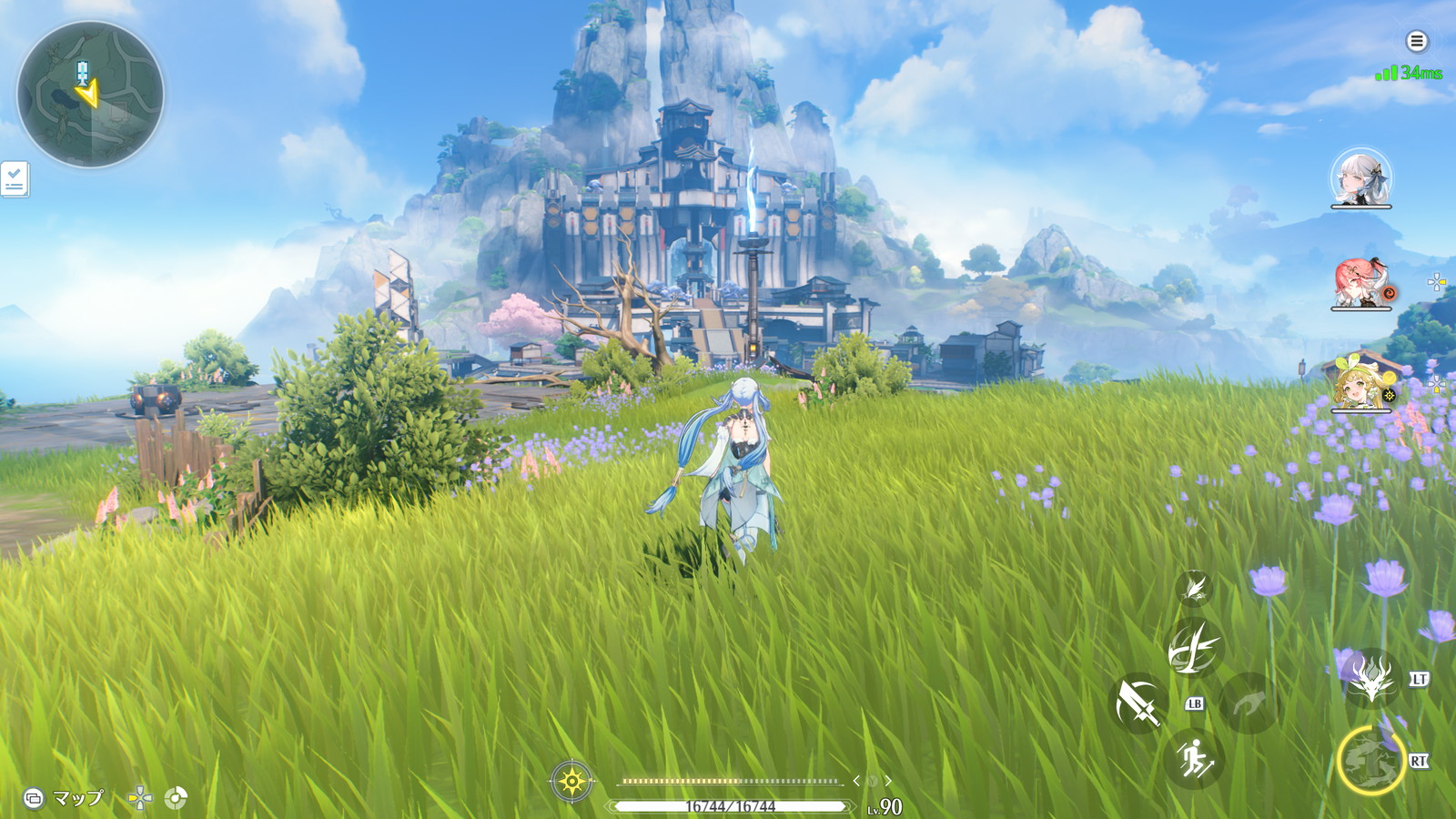Tap the running figure dodge button
The width and height of the screenshot is (1456, 819).
click(1194, 757)
